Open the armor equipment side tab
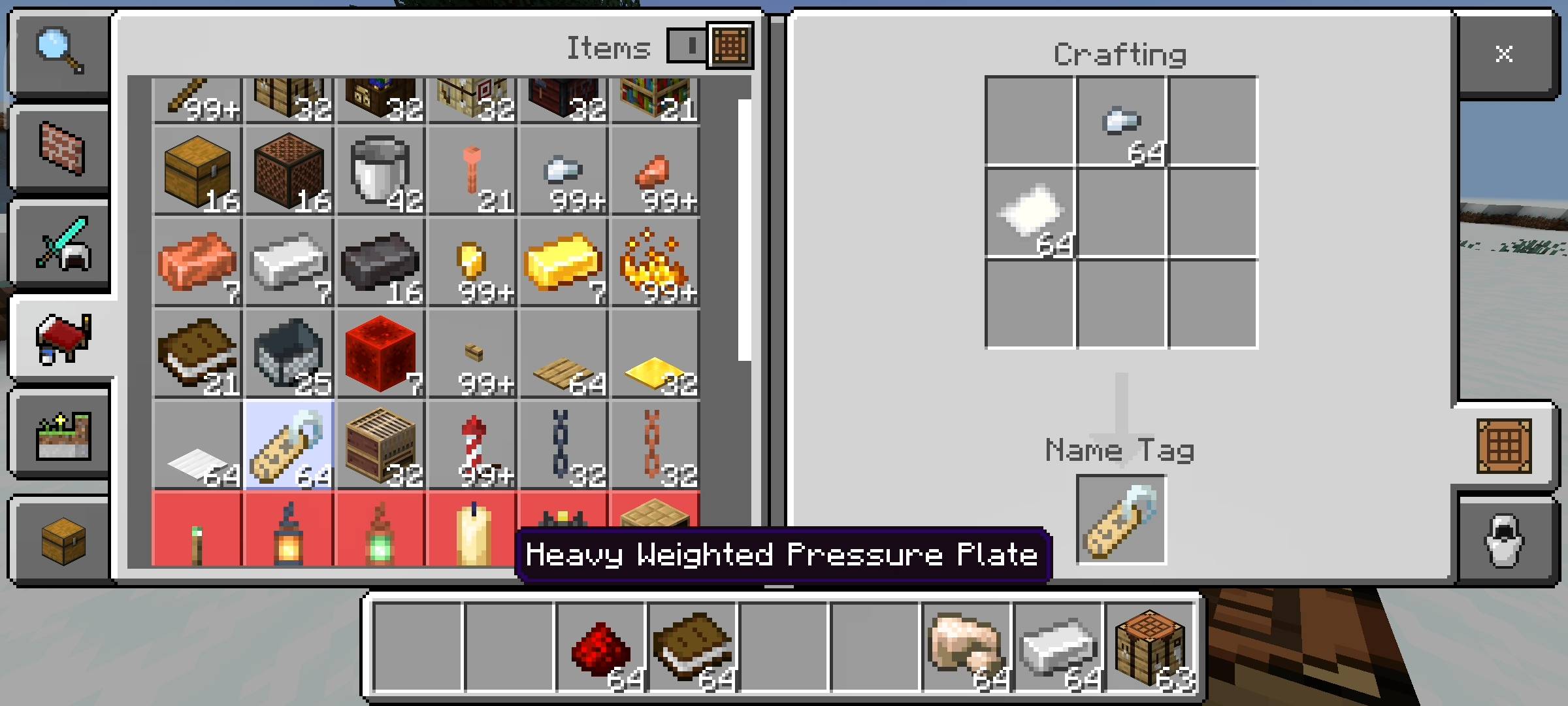 (x=1504, y=540)
